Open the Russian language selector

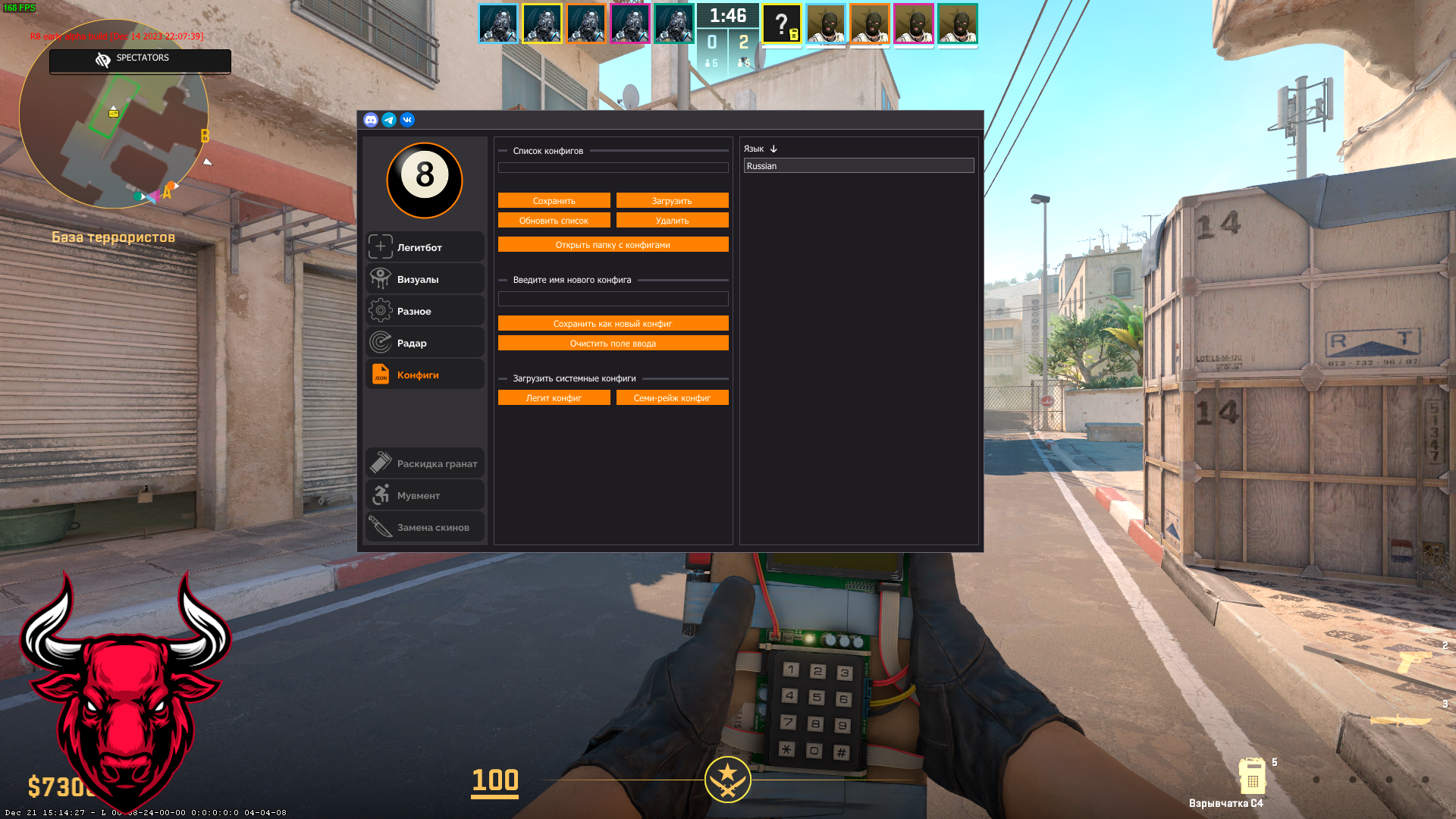click(x=858, y=165)
